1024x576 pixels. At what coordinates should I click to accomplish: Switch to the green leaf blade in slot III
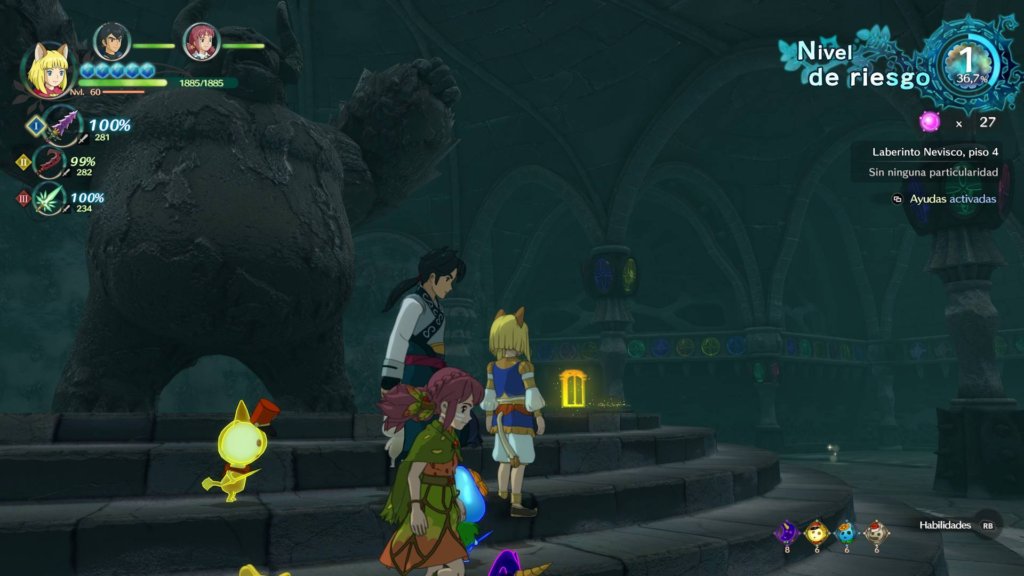49,198
